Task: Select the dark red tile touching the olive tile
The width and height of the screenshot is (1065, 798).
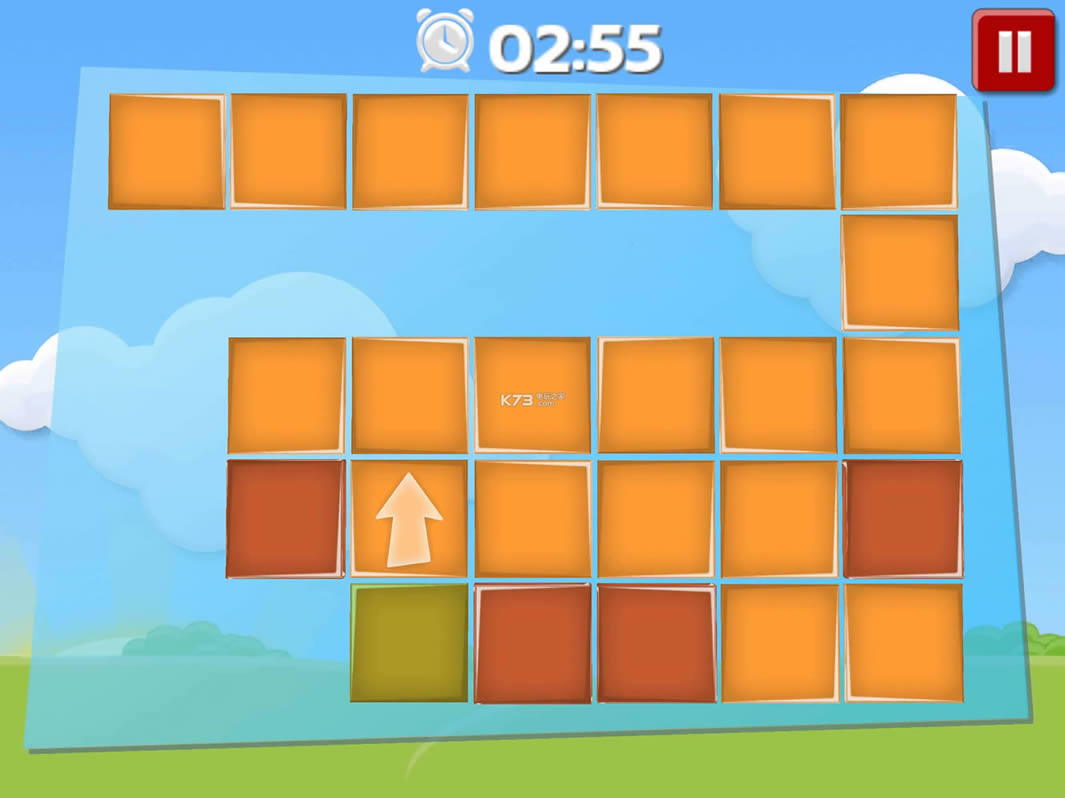Action: pyautogui.click(x=532, y=643)
